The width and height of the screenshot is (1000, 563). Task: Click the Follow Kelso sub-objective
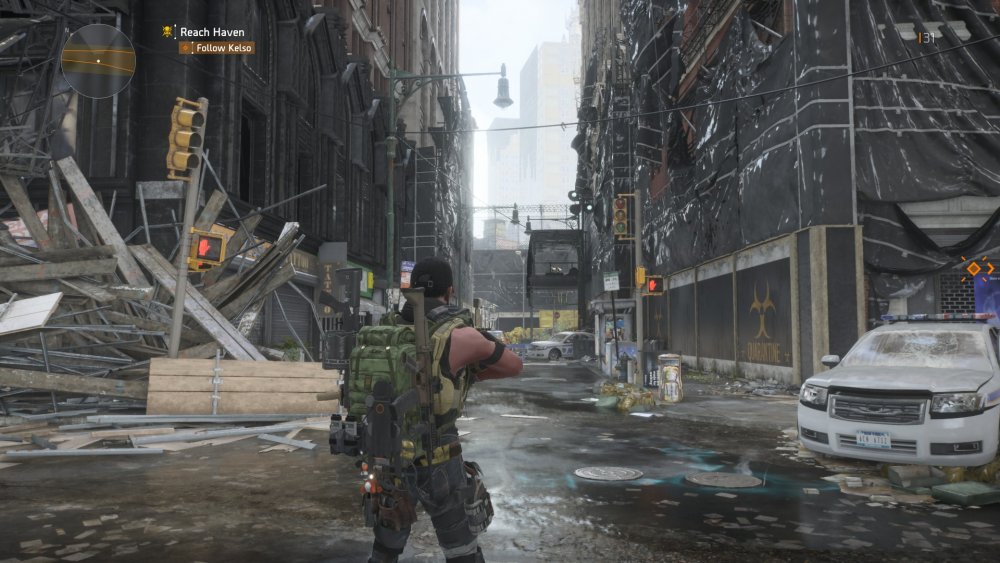pos(217,47)
